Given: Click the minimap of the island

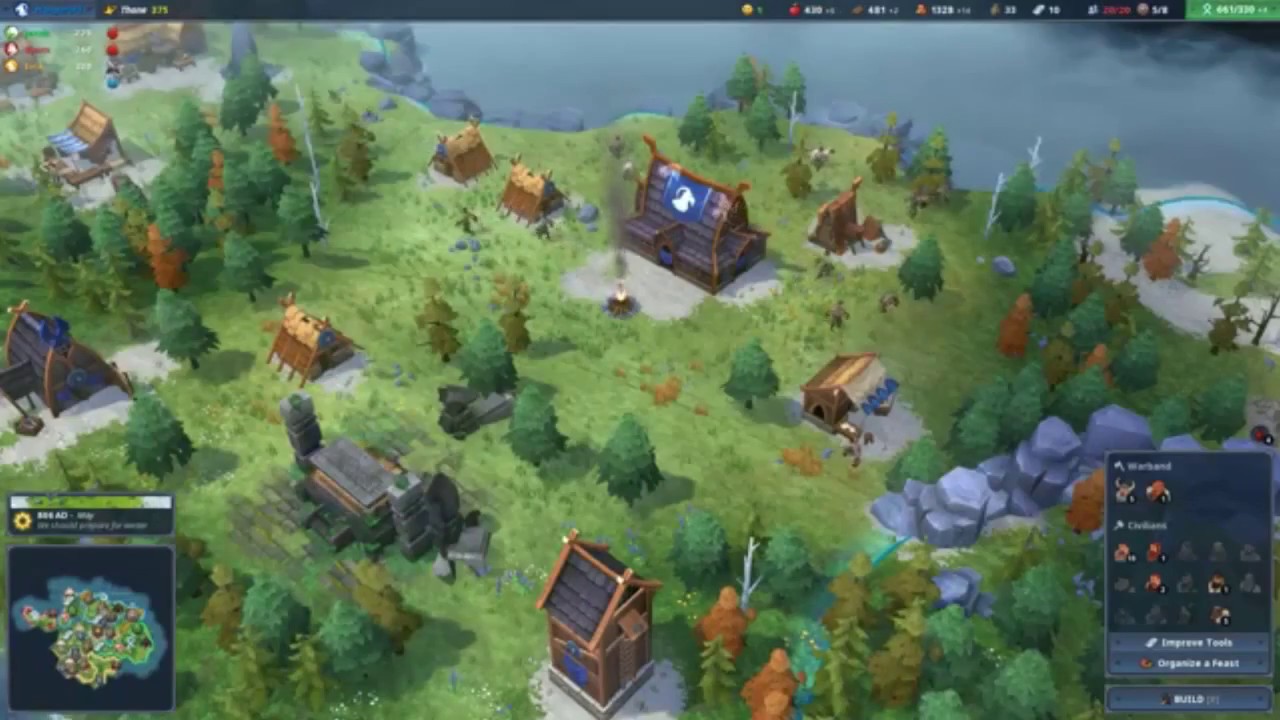Looking at the screenshot, I should point(91,629).
